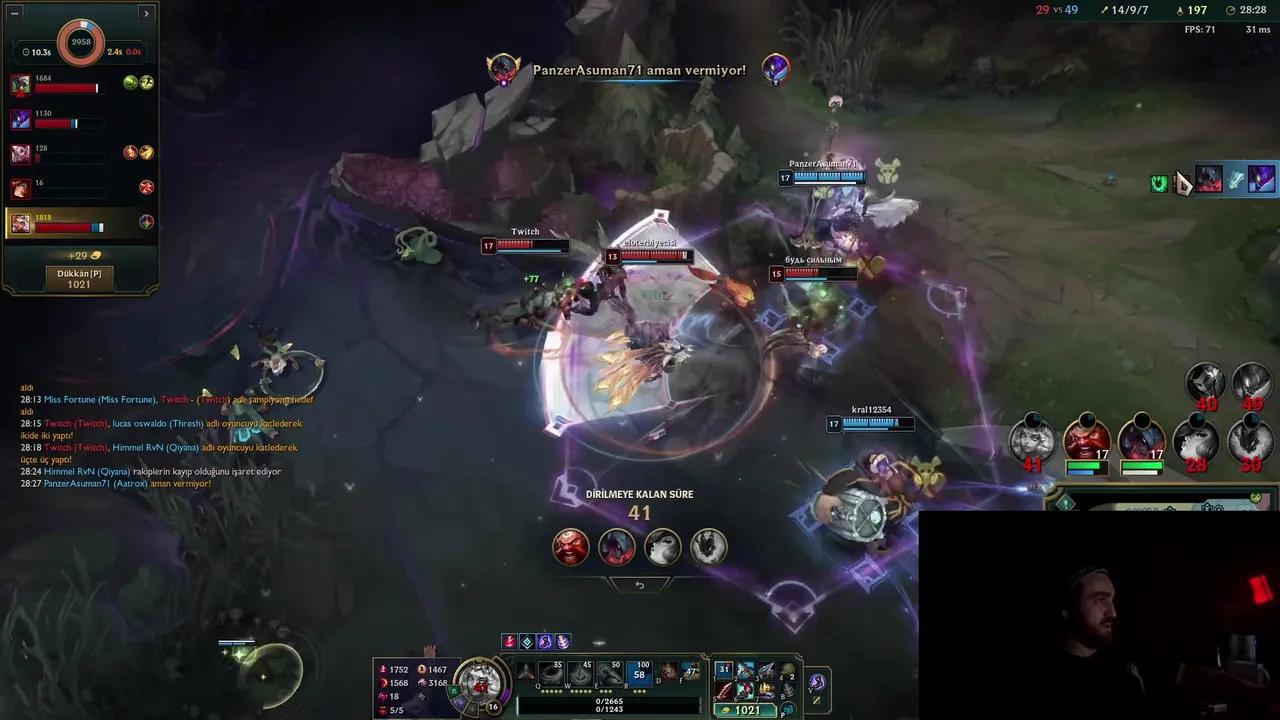Click Twitch's champion portrait in the bottom HUD
This screenshot has width=1280, height=720.
482,679
